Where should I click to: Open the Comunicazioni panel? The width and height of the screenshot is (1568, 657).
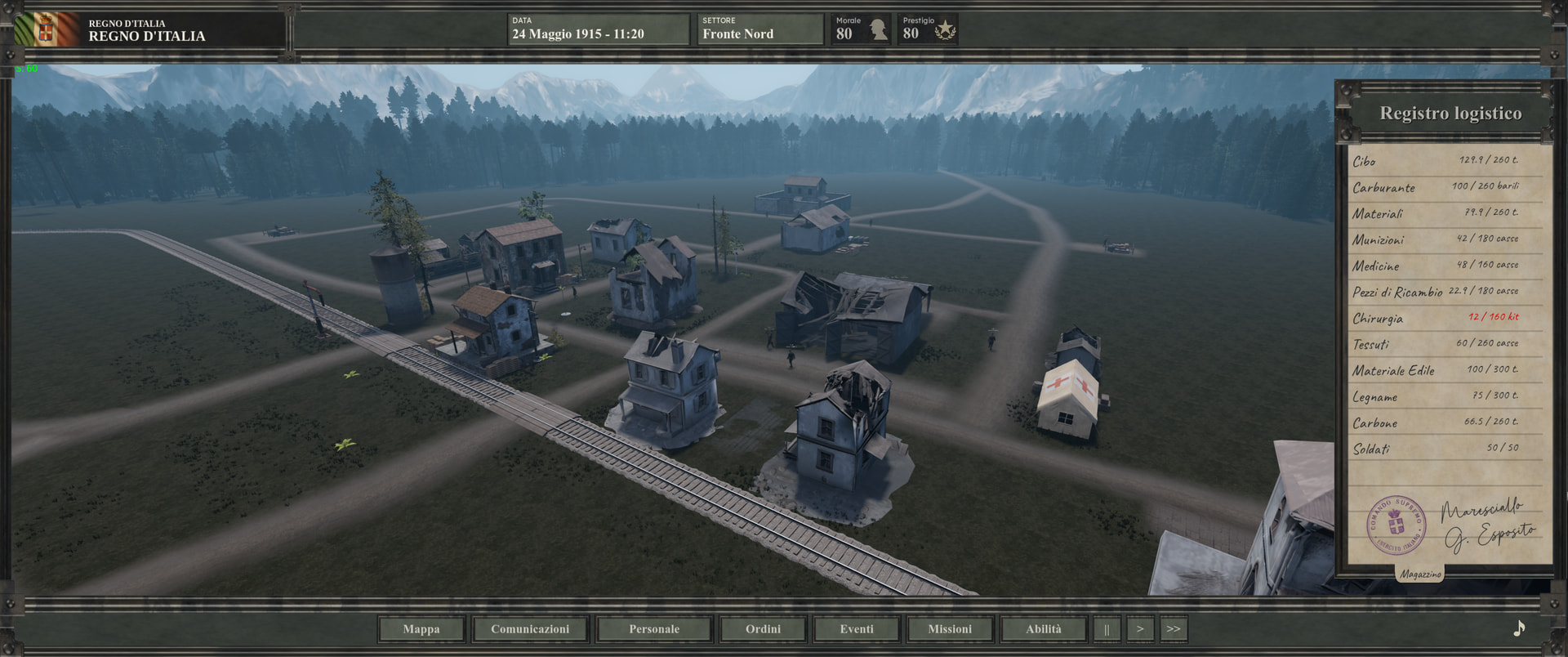click(530, 629)
